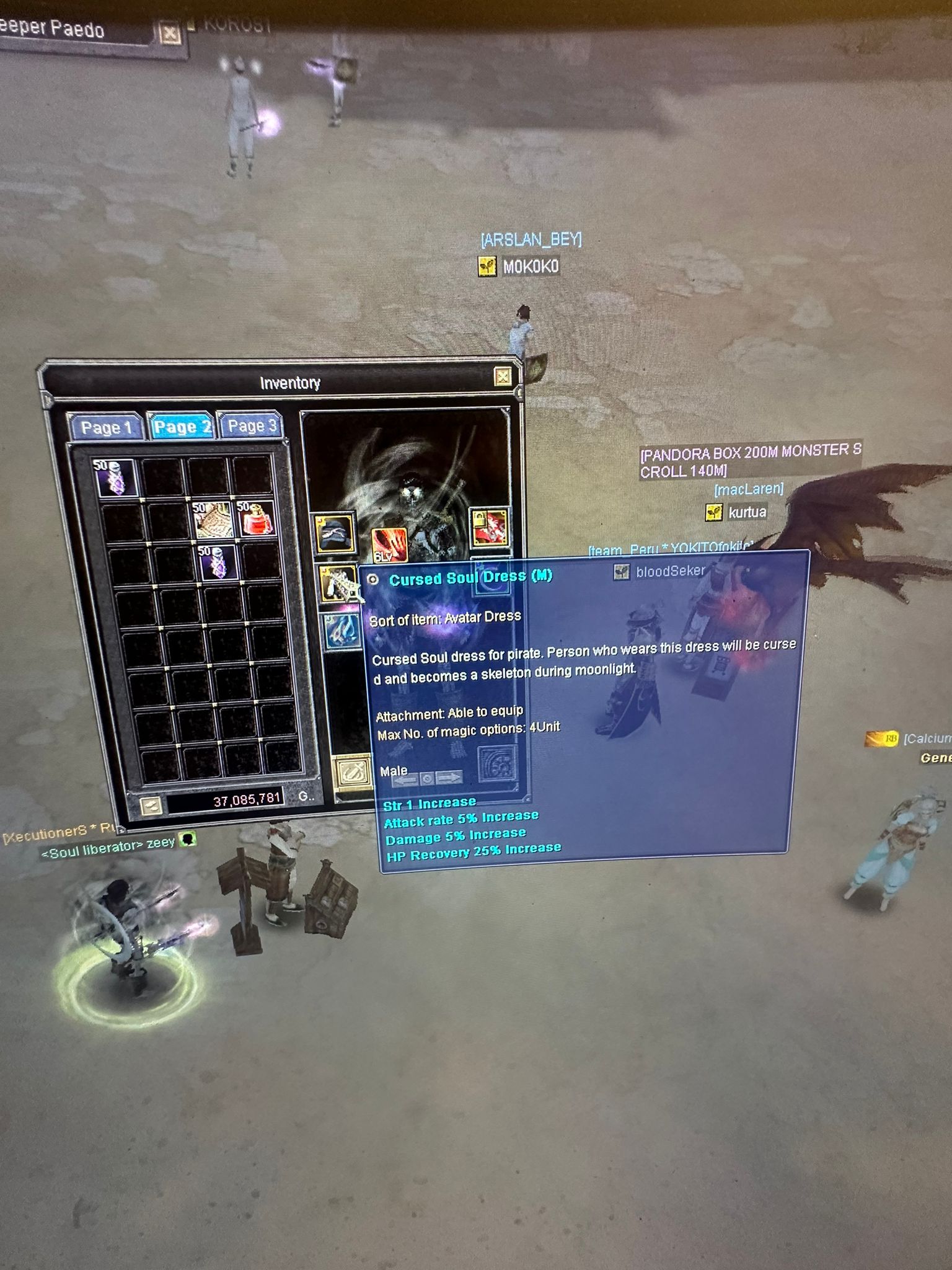This screenshot has height=1270, width=952.
Task: Close the Keeper Paedo window
Action: tap(169, 33)
